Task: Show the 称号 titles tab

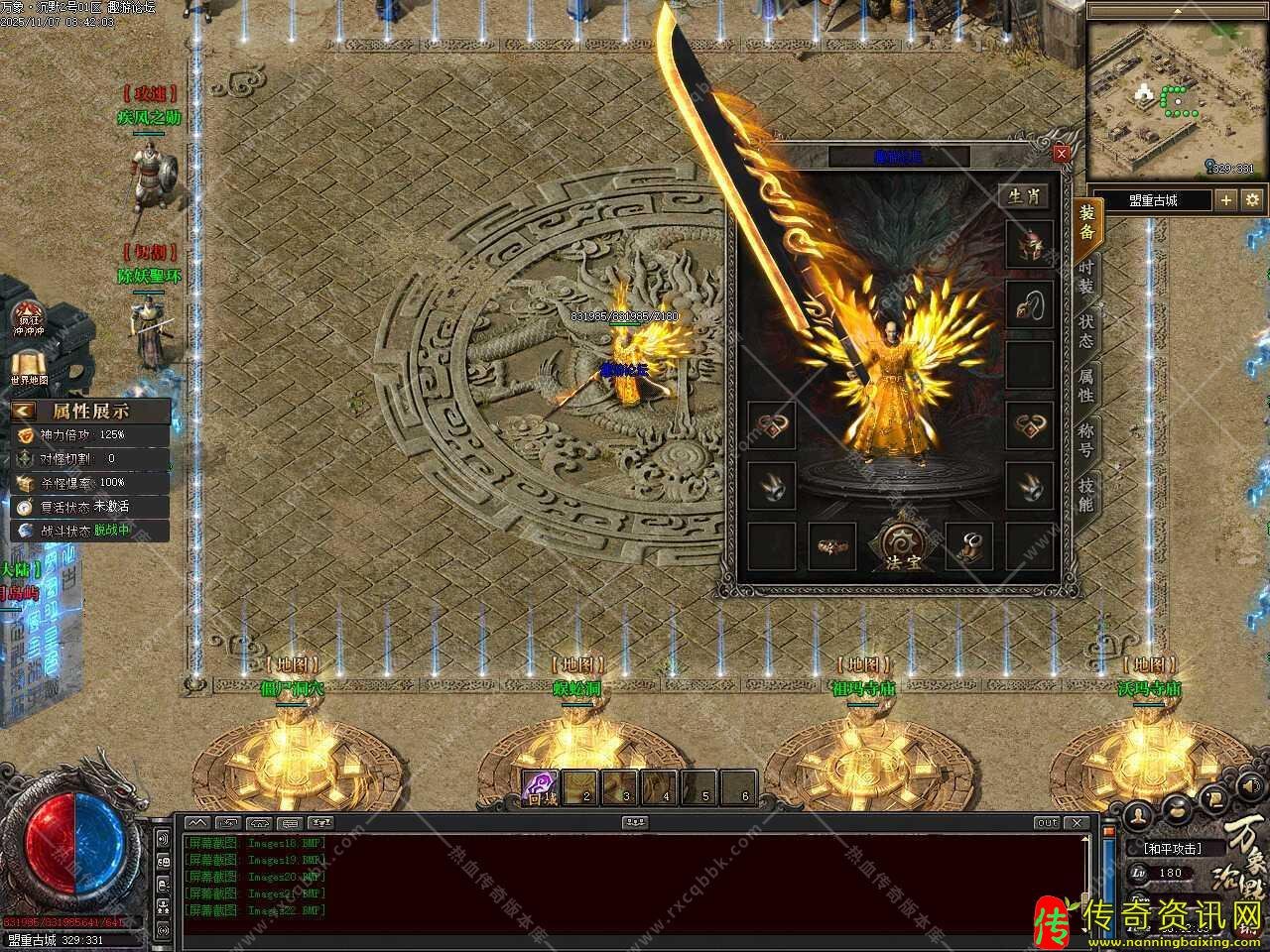Action: pyautogui.click(x=1086, y=439)
